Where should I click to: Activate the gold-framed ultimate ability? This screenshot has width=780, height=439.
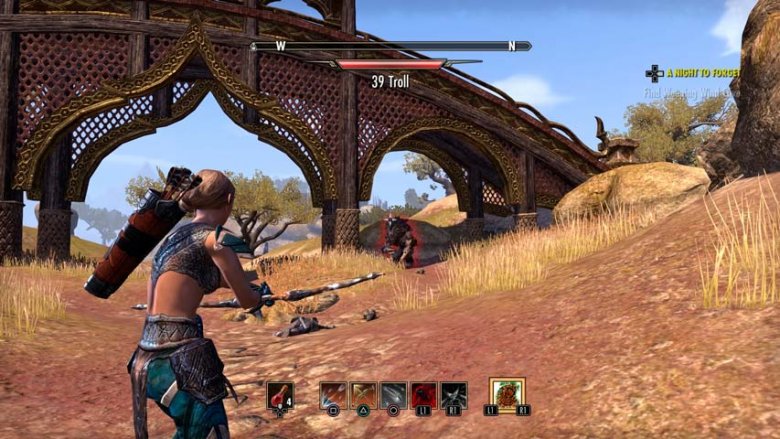(x=507, y=393)
